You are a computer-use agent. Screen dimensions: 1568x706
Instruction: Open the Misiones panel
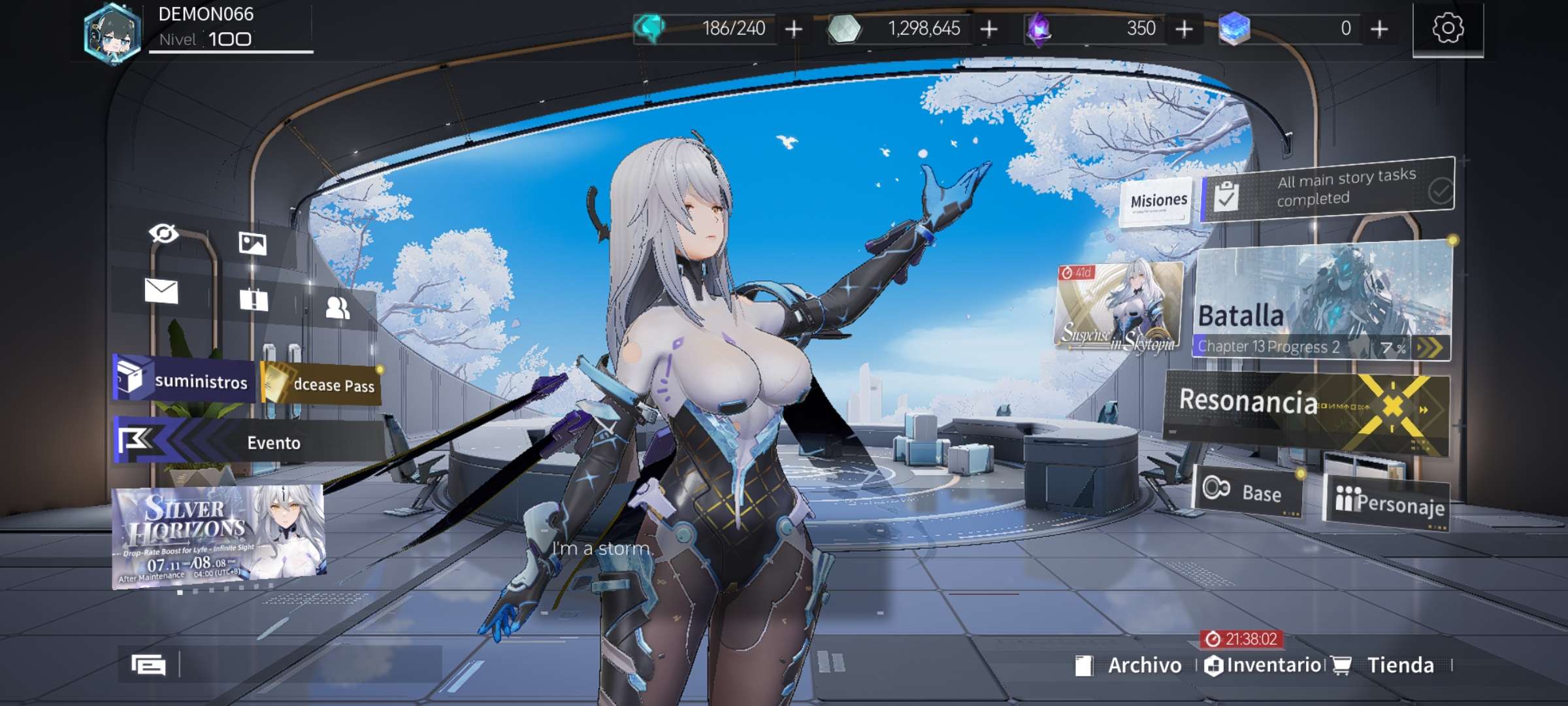pos(1158,201)
